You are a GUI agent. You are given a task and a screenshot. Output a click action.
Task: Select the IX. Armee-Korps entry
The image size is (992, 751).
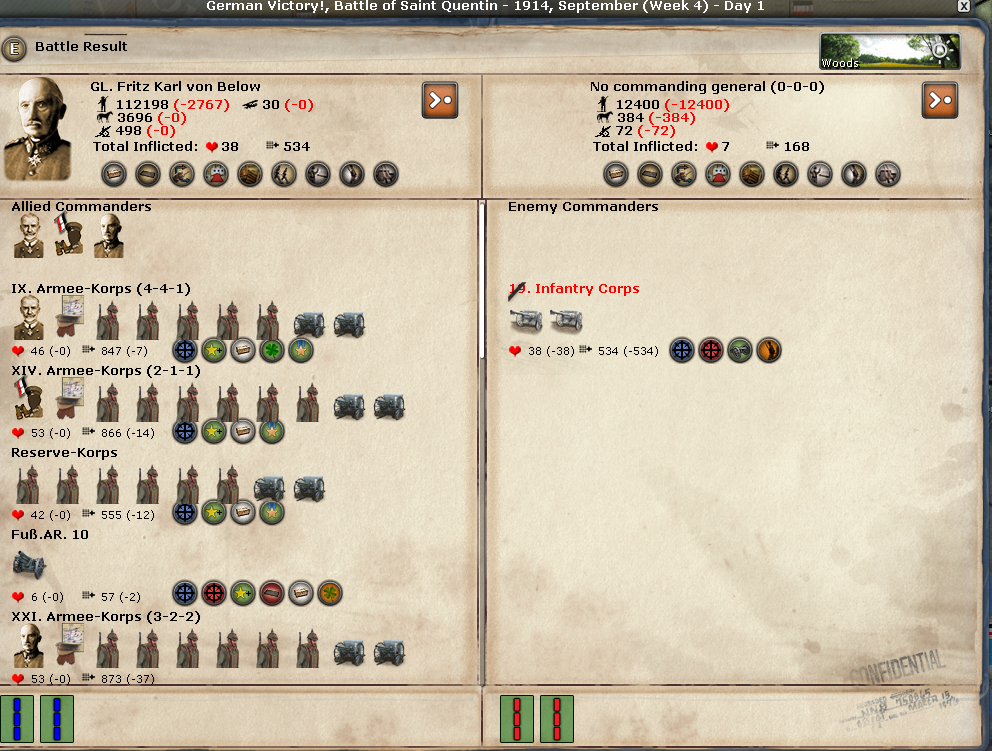point(101,289)
